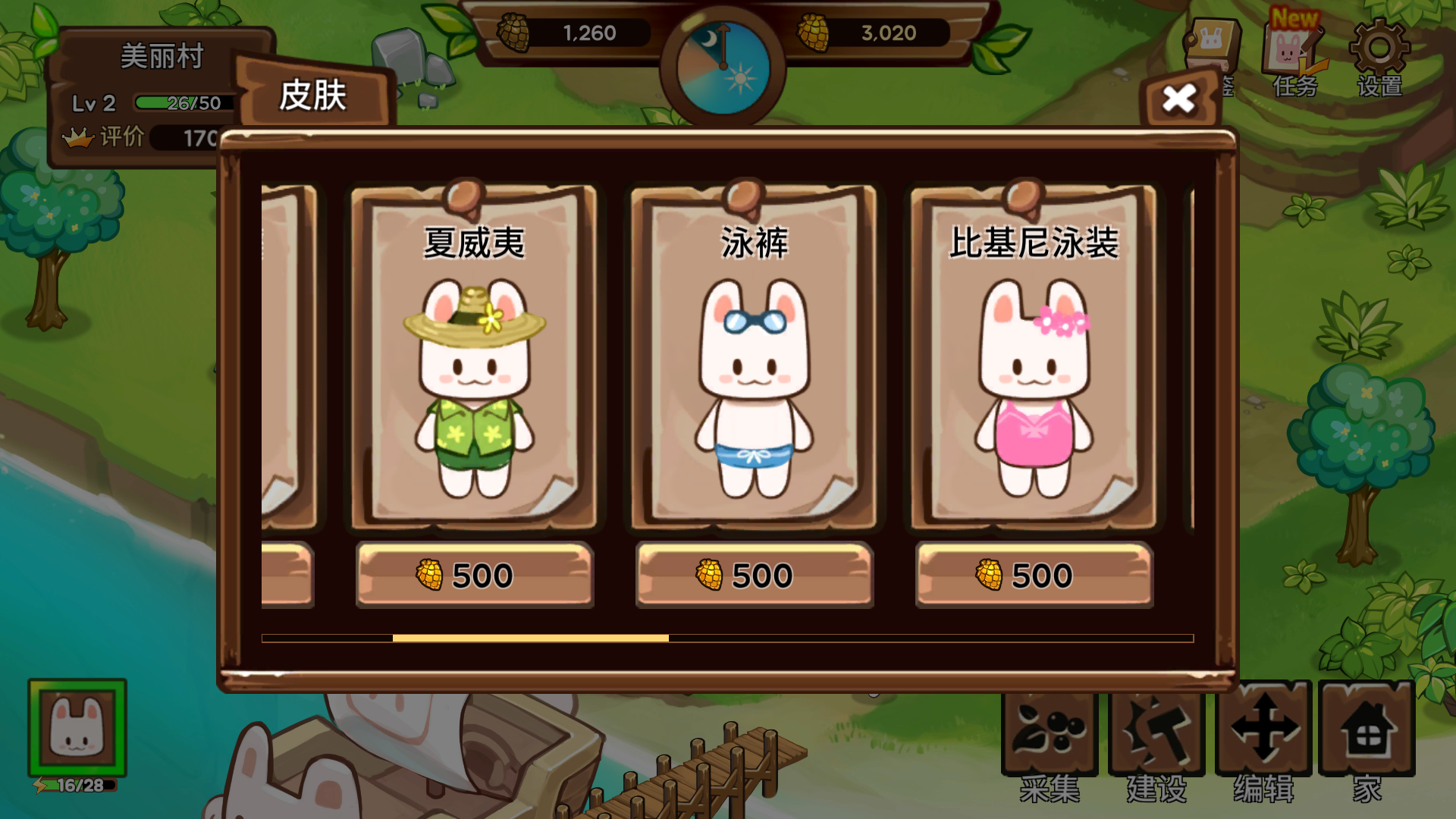This screenshot has width=1456, height=819.
Task: Select the bunny character portrait
Action: (77, 728)
